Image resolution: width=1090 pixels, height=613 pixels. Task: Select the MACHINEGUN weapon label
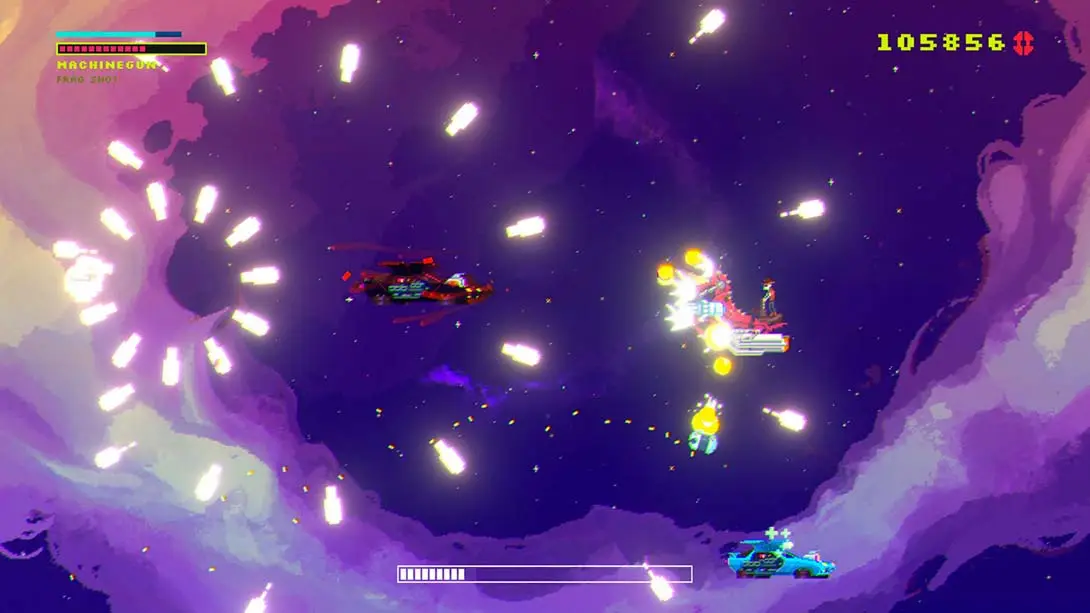coord(106,65)
